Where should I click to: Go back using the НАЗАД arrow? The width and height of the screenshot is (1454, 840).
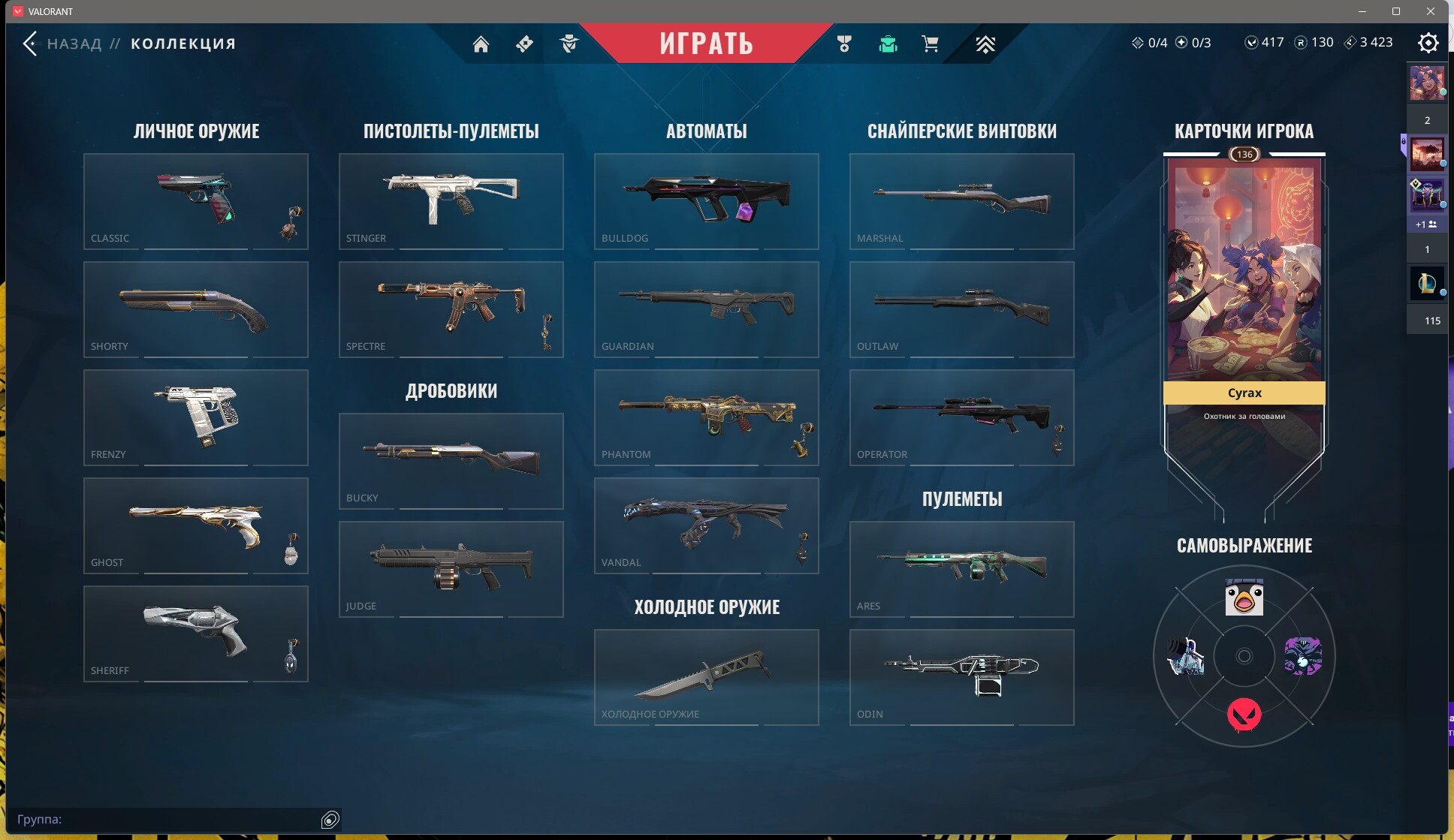coord(30,44)
